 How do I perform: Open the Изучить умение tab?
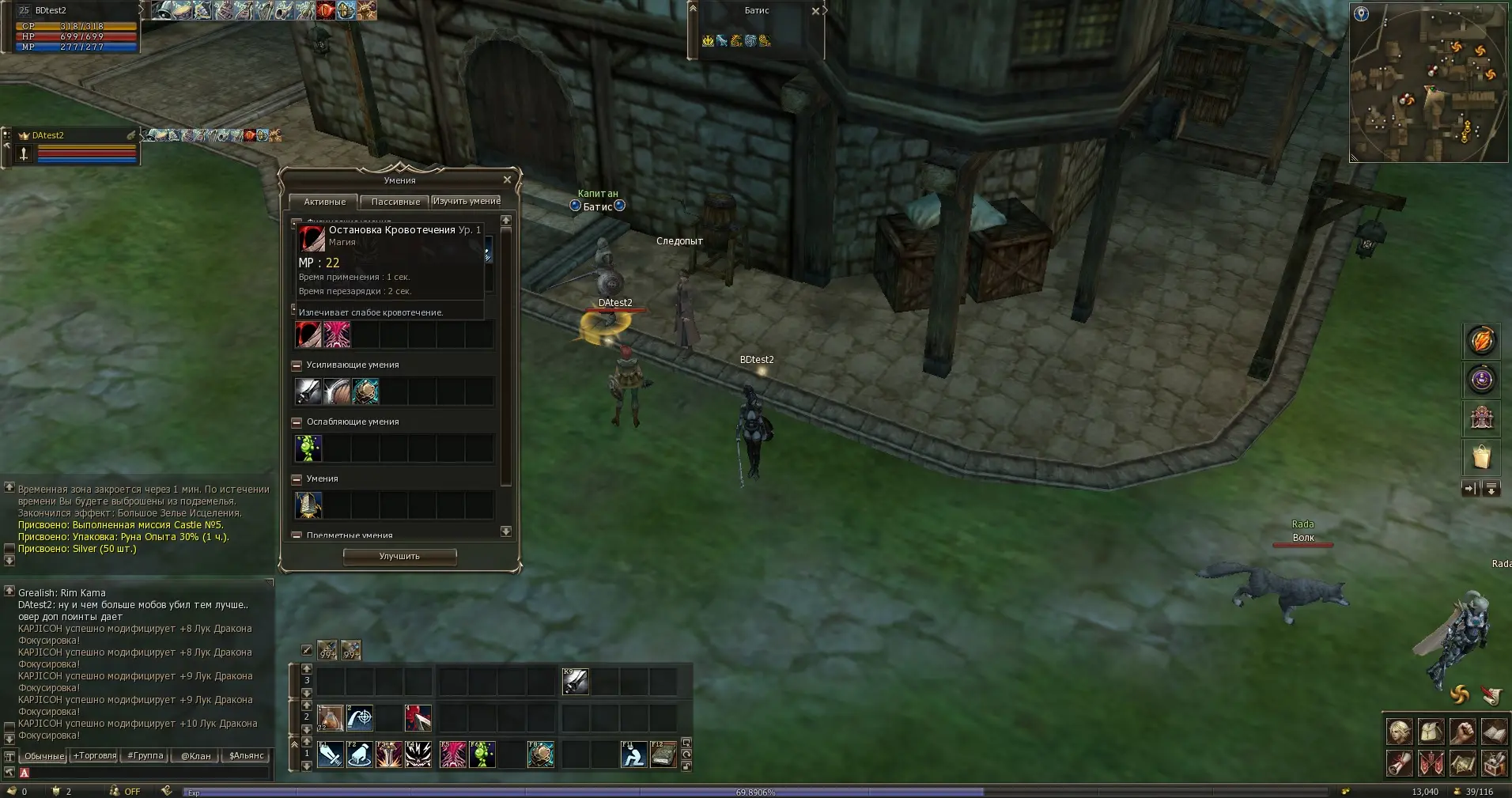tap(467, 202)
